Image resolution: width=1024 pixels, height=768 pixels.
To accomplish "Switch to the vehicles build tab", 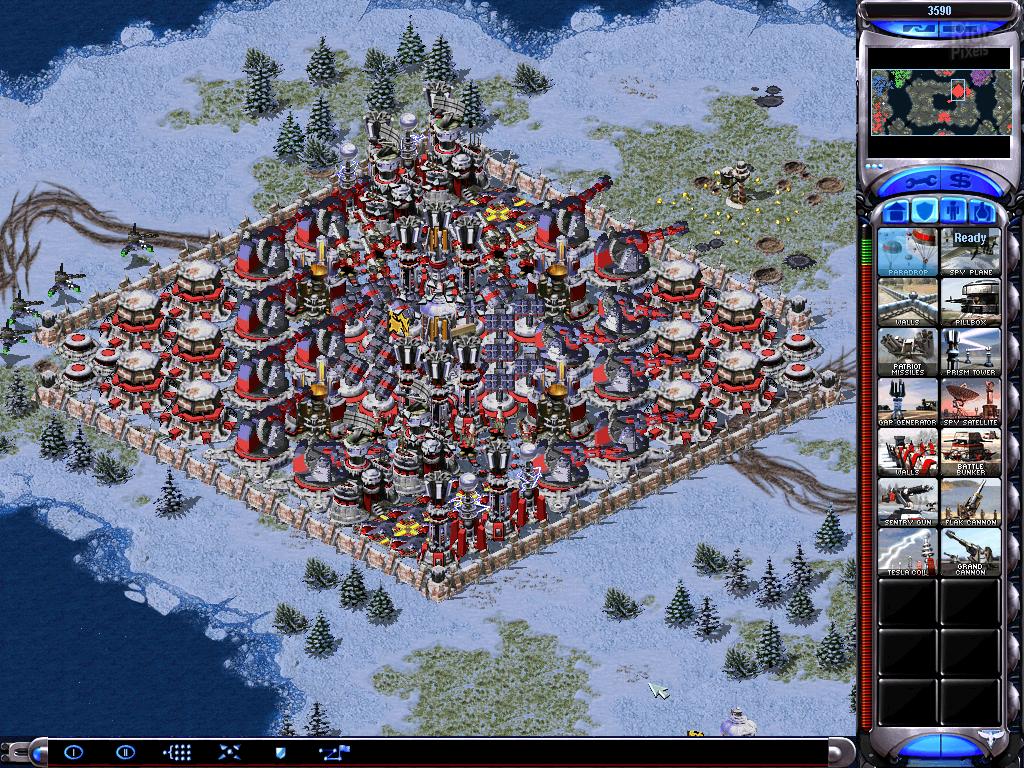I will coord(982,212).
